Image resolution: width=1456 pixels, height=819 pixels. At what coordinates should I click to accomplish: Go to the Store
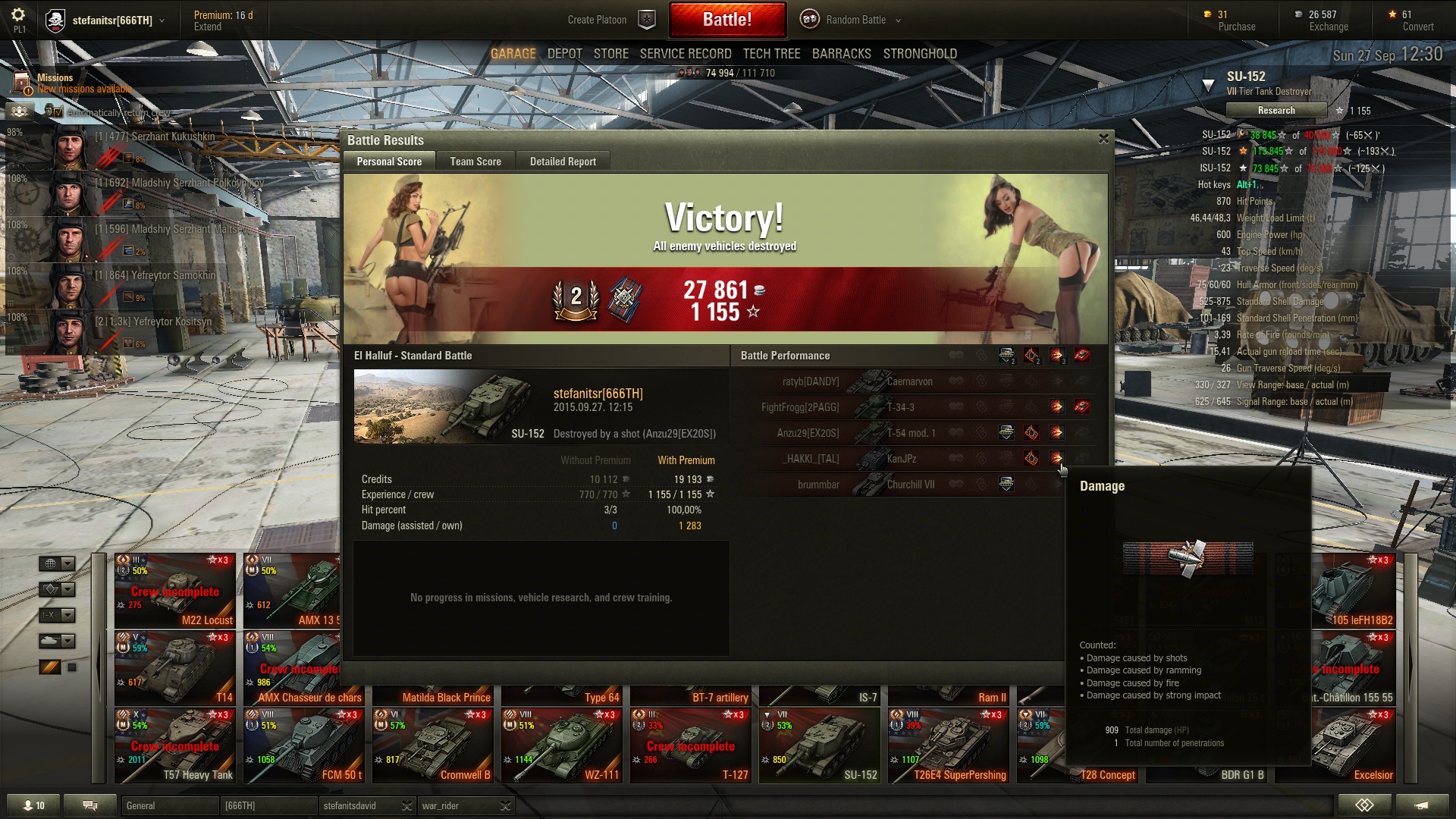click(x=611, y=54)
